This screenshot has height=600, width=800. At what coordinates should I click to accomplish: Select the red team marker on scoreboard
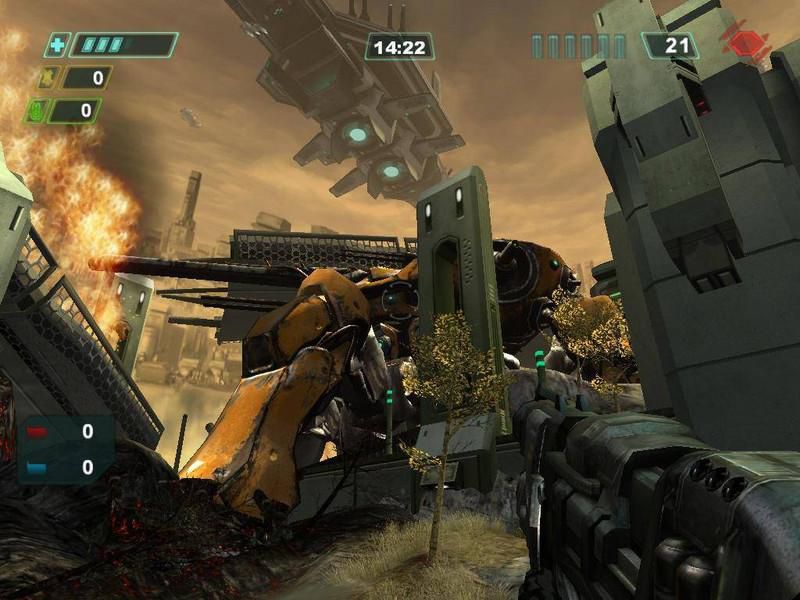(37, 433)
